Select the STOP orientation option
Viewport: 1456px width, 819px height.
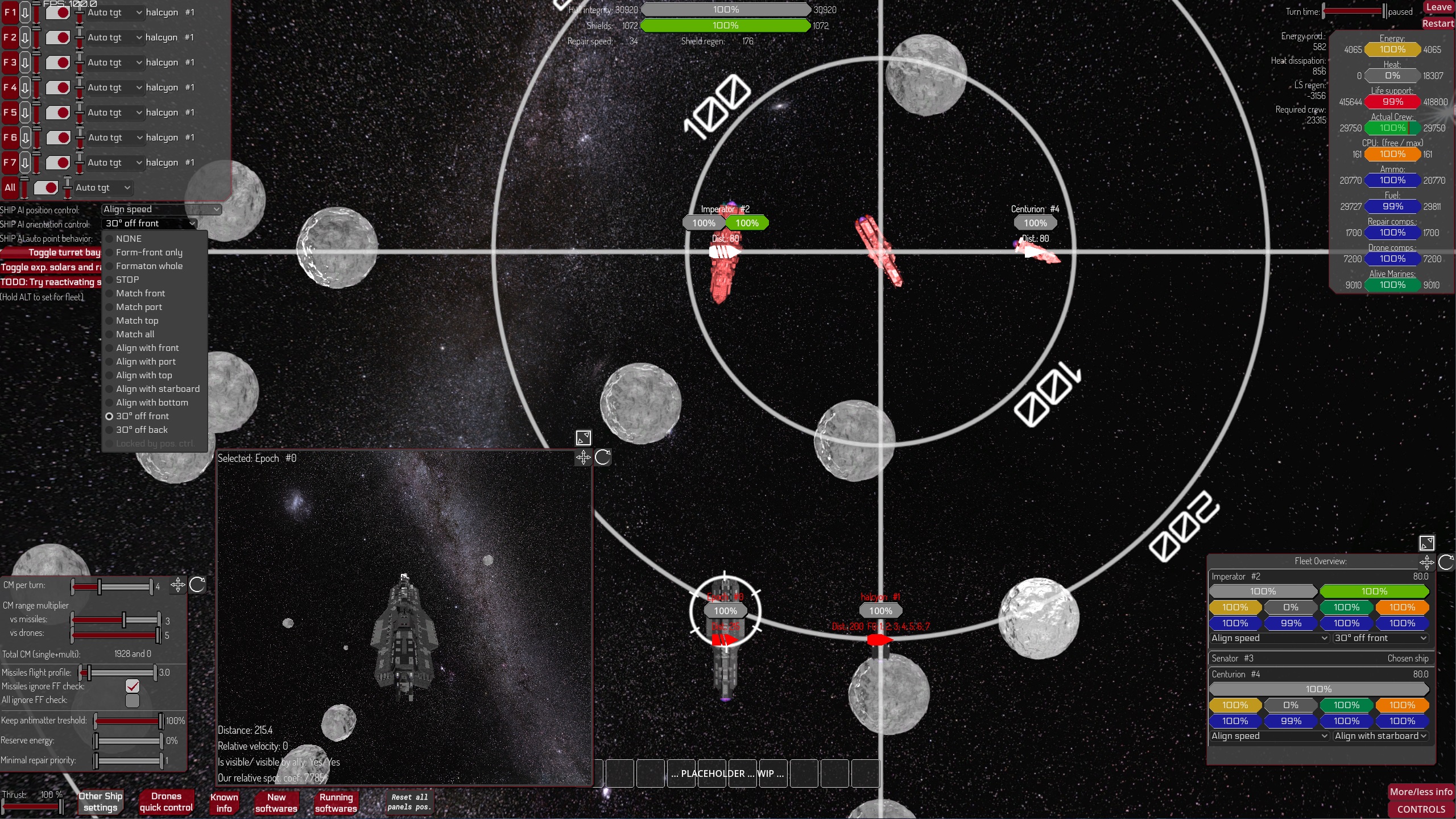127,280
